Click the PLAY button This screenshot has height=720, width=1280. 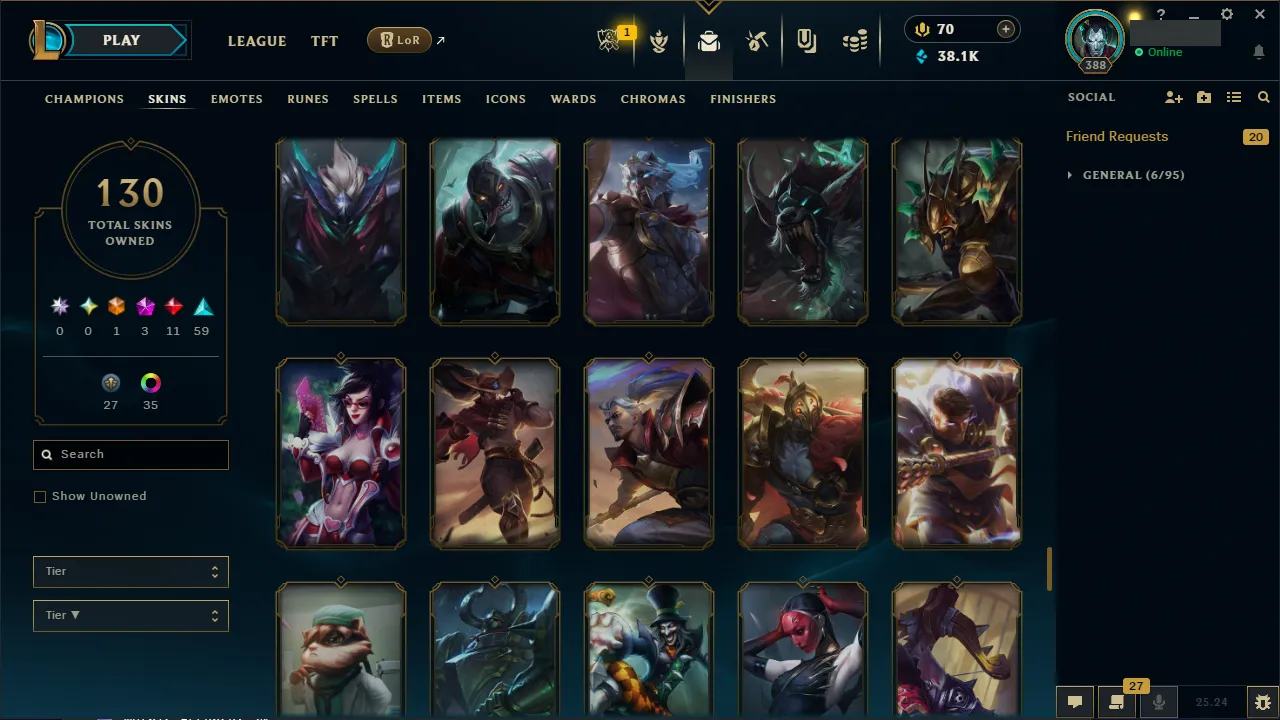coord(121,40)
